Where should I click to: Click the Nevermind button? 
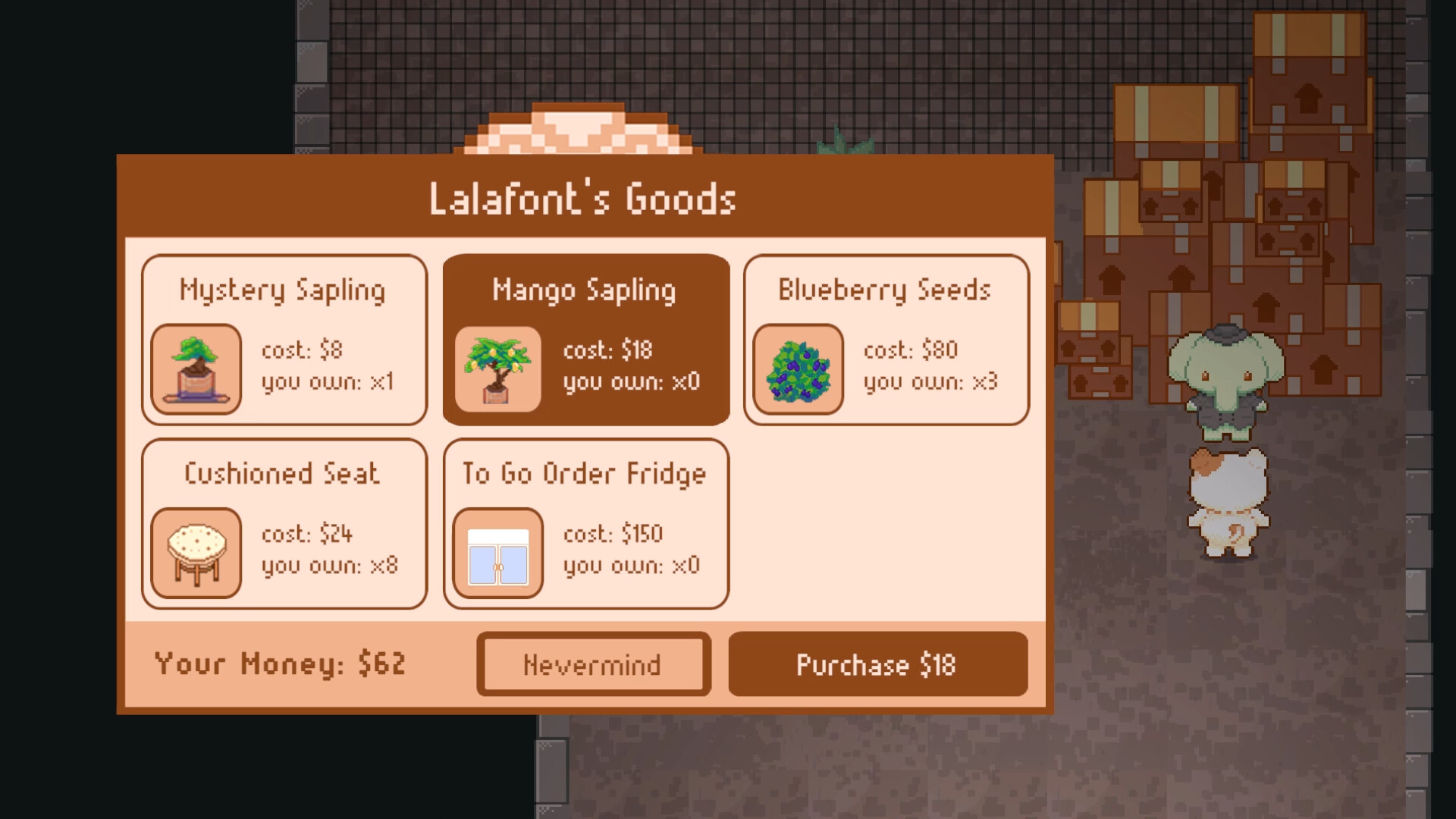click(593, 665)
